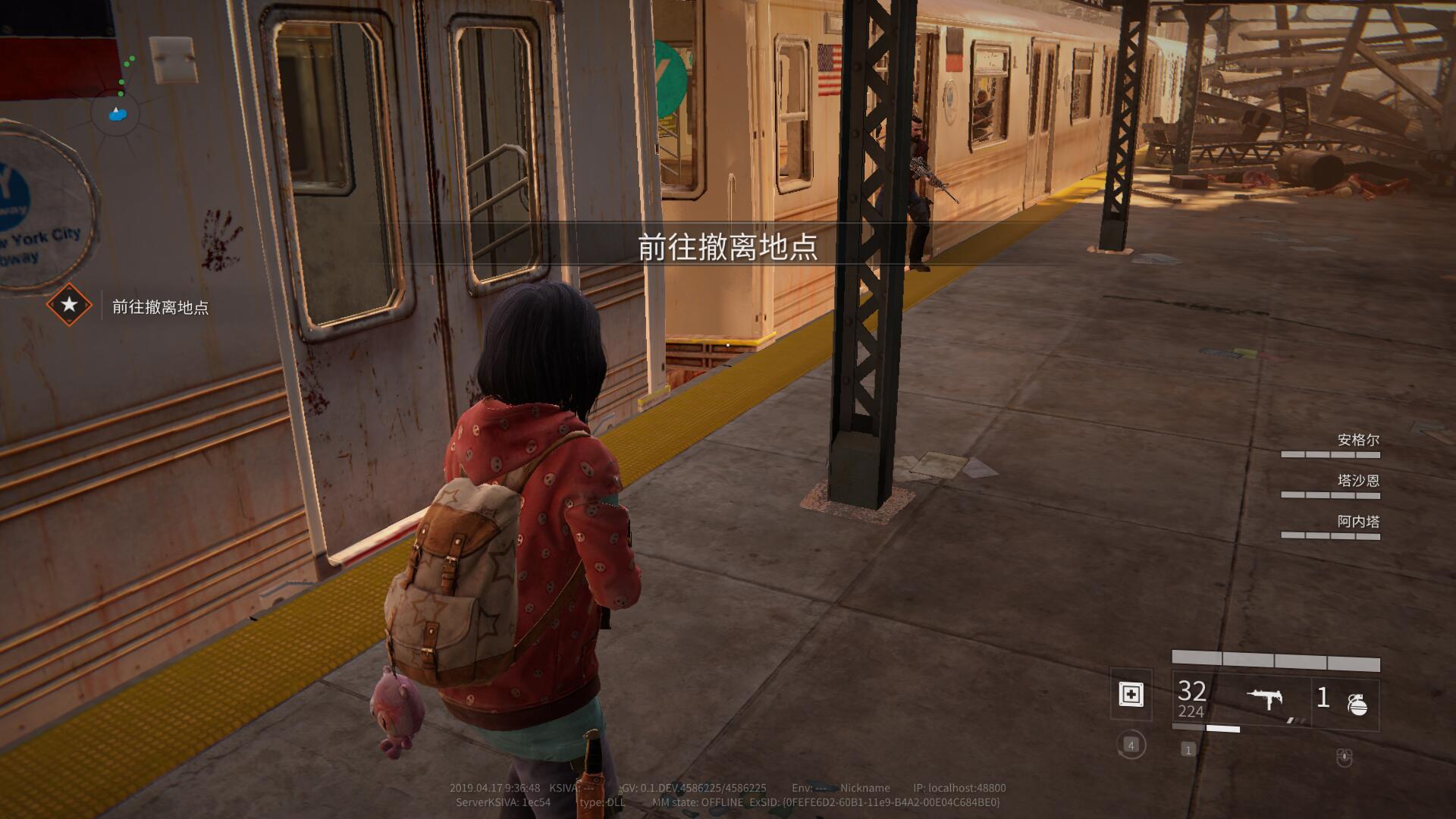The height and width of the screenshot is (819, 1456).
Task: Select teammate 阿内塔 in squad list
Action: [x=1357, y=522]
